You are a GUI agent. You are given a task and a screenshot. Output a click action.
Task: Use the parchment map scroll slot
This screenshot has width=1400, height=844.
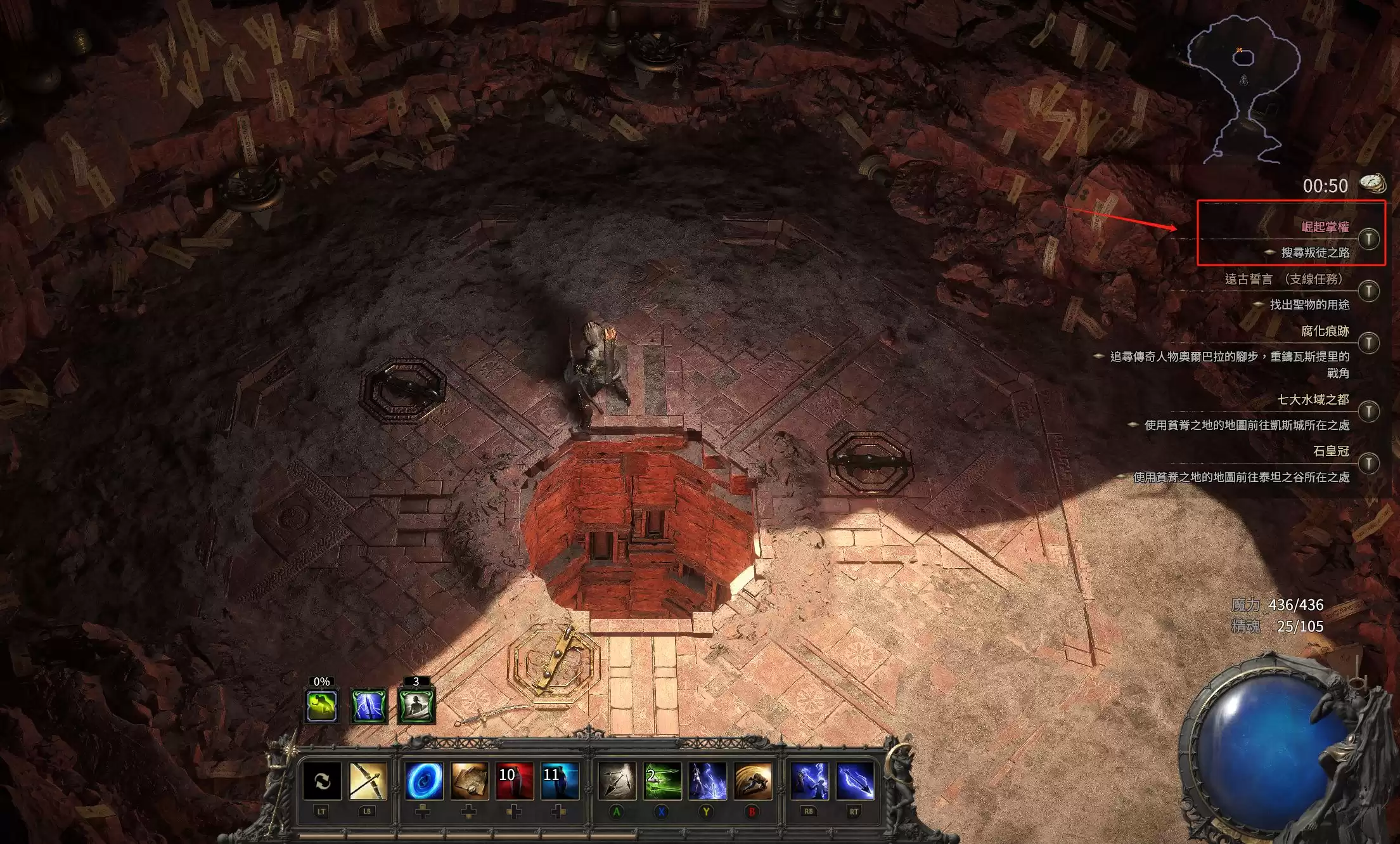click(470, 781)
